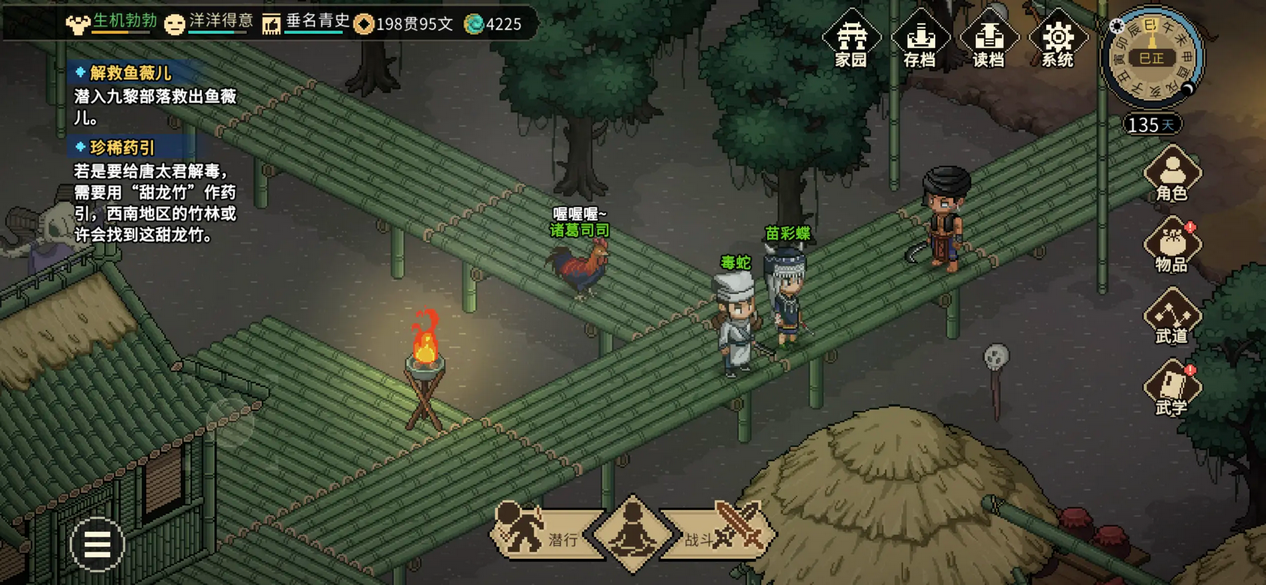Tap the meditation pose button
This screenshot has height=585, width=1266.
[632, 533]
